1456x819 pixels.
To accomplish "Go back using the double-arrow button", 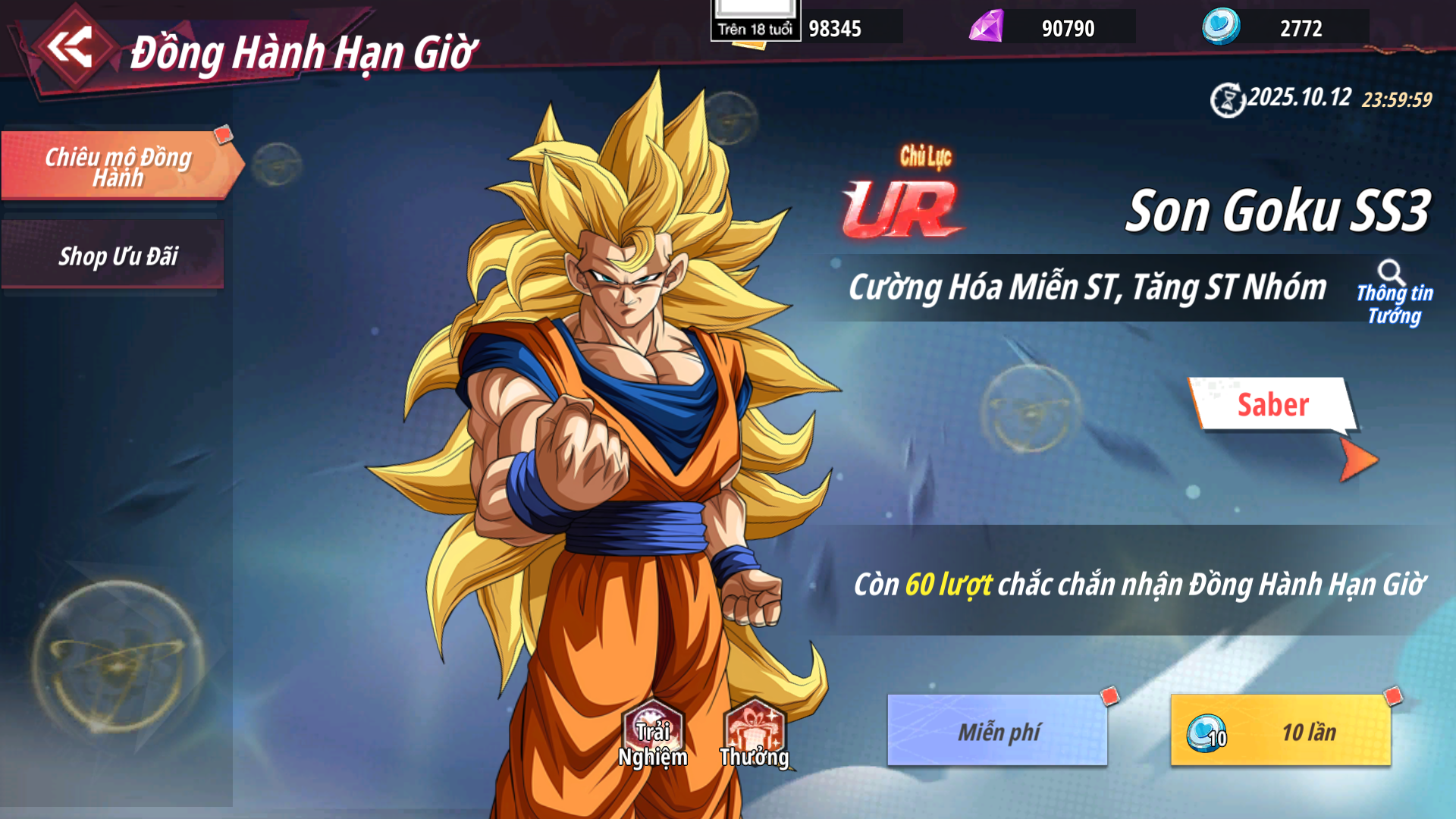I will point(70,47).
